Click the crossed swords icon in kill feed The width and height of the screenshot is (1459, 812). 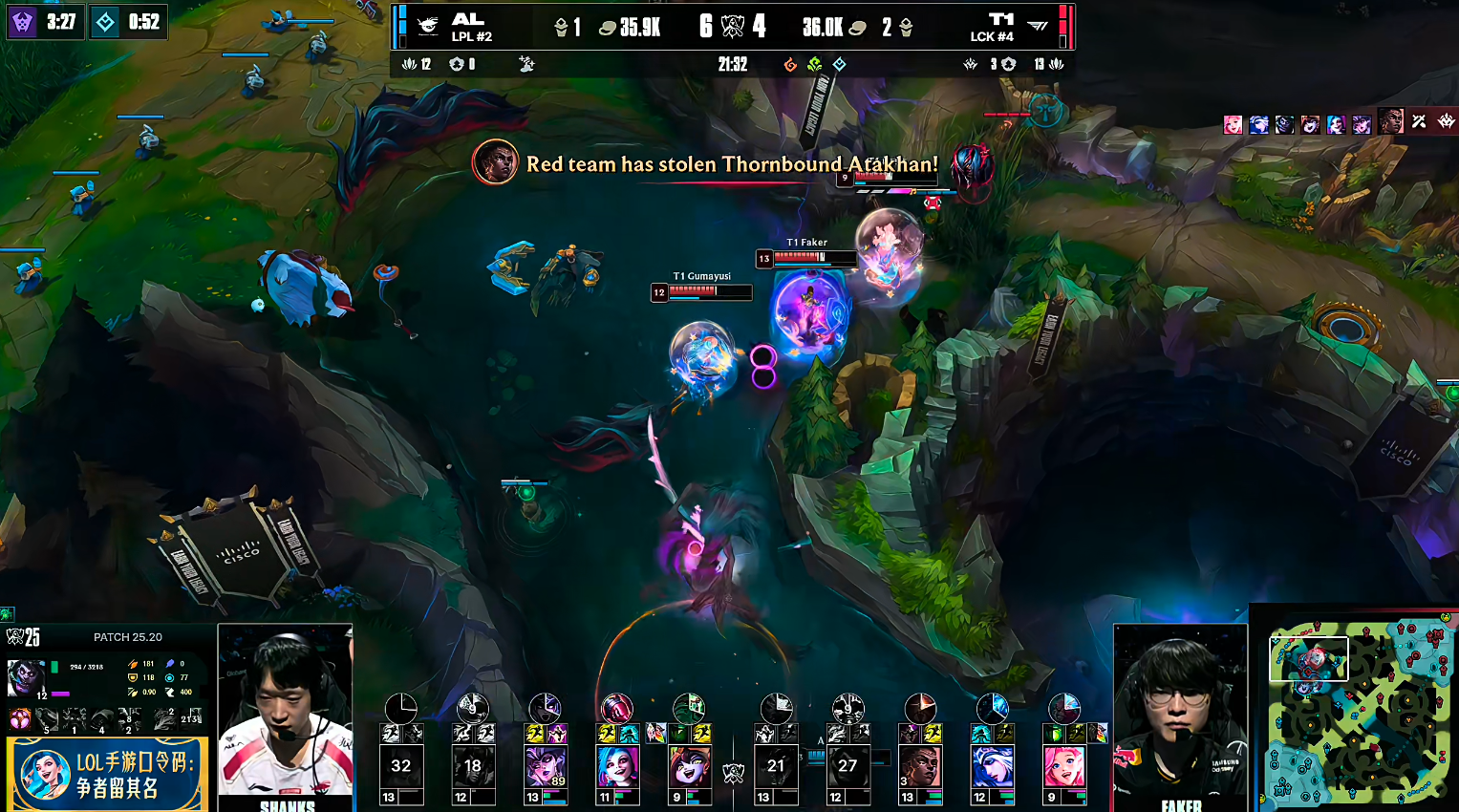click(1419, 122)
